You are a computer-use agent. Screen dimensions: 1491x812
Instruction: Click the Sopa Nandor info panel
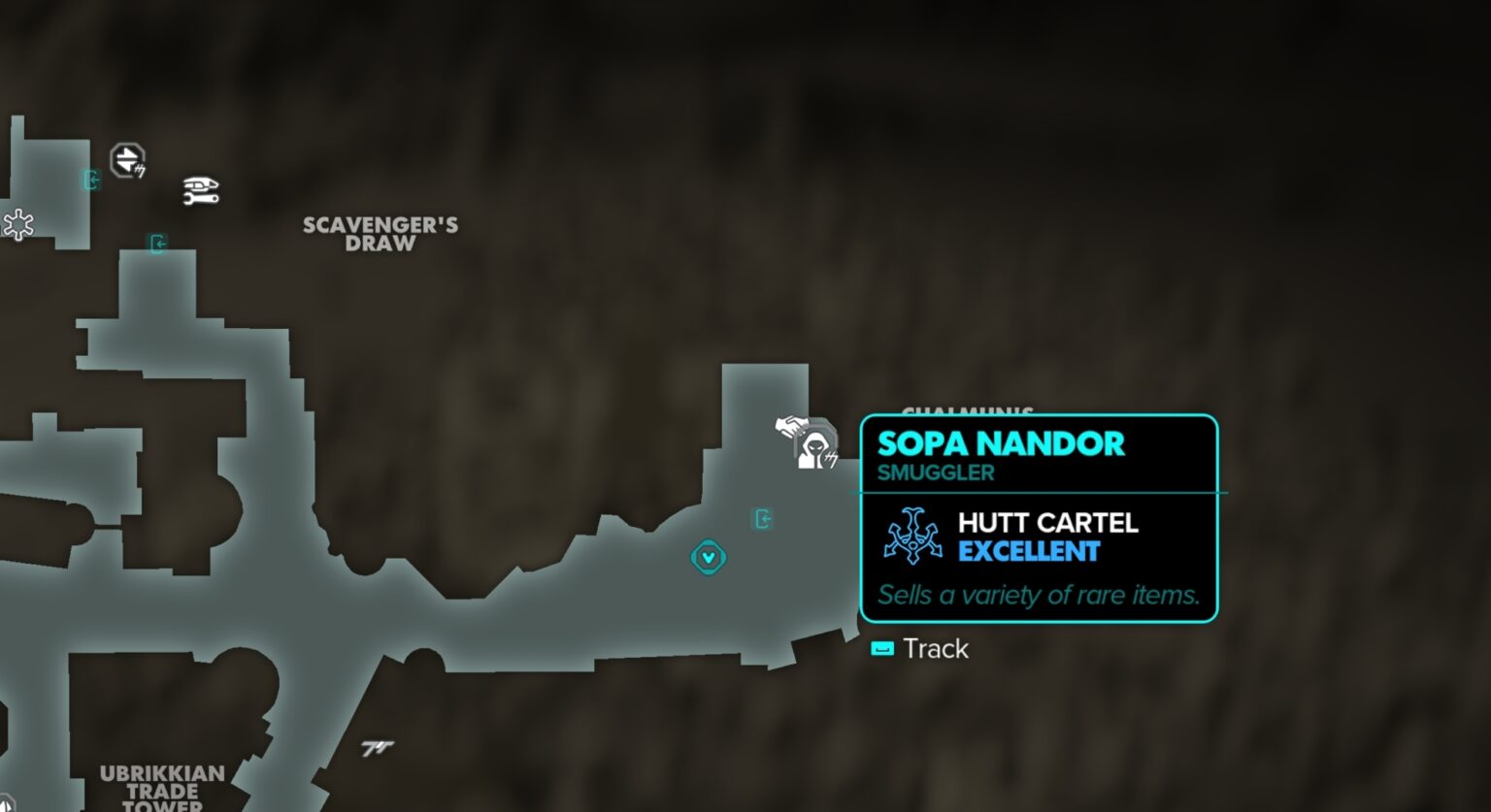point(1038,517)
